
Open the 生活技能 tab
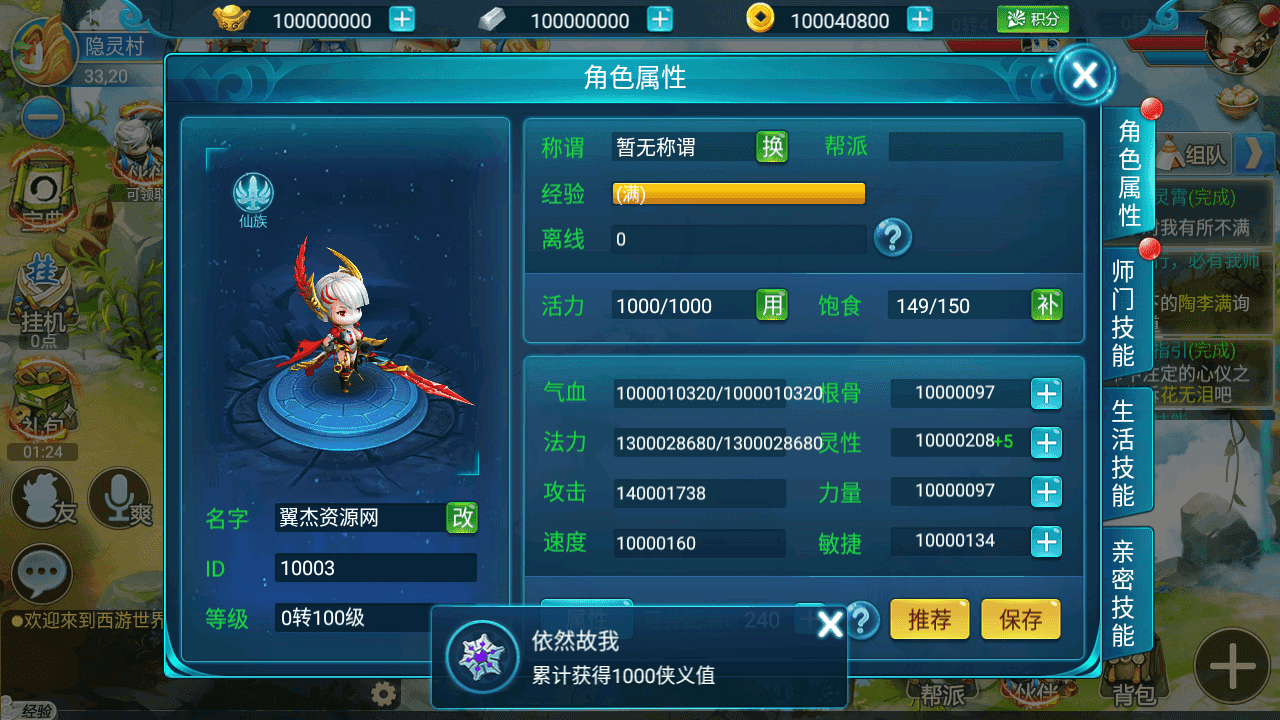click(x=1125, y=452)
